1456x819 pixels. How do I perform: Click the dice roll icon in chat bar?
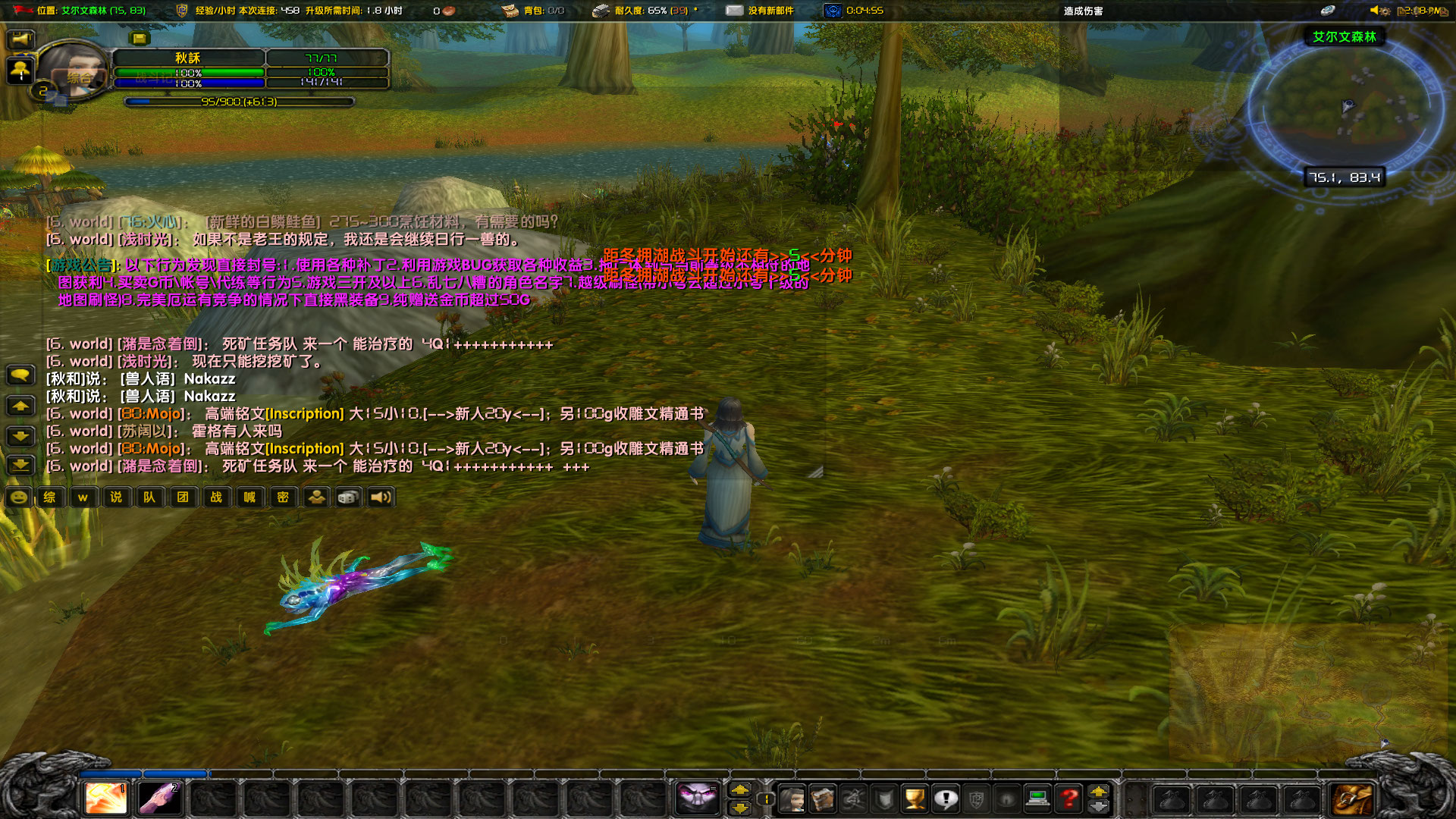point(347,497)
